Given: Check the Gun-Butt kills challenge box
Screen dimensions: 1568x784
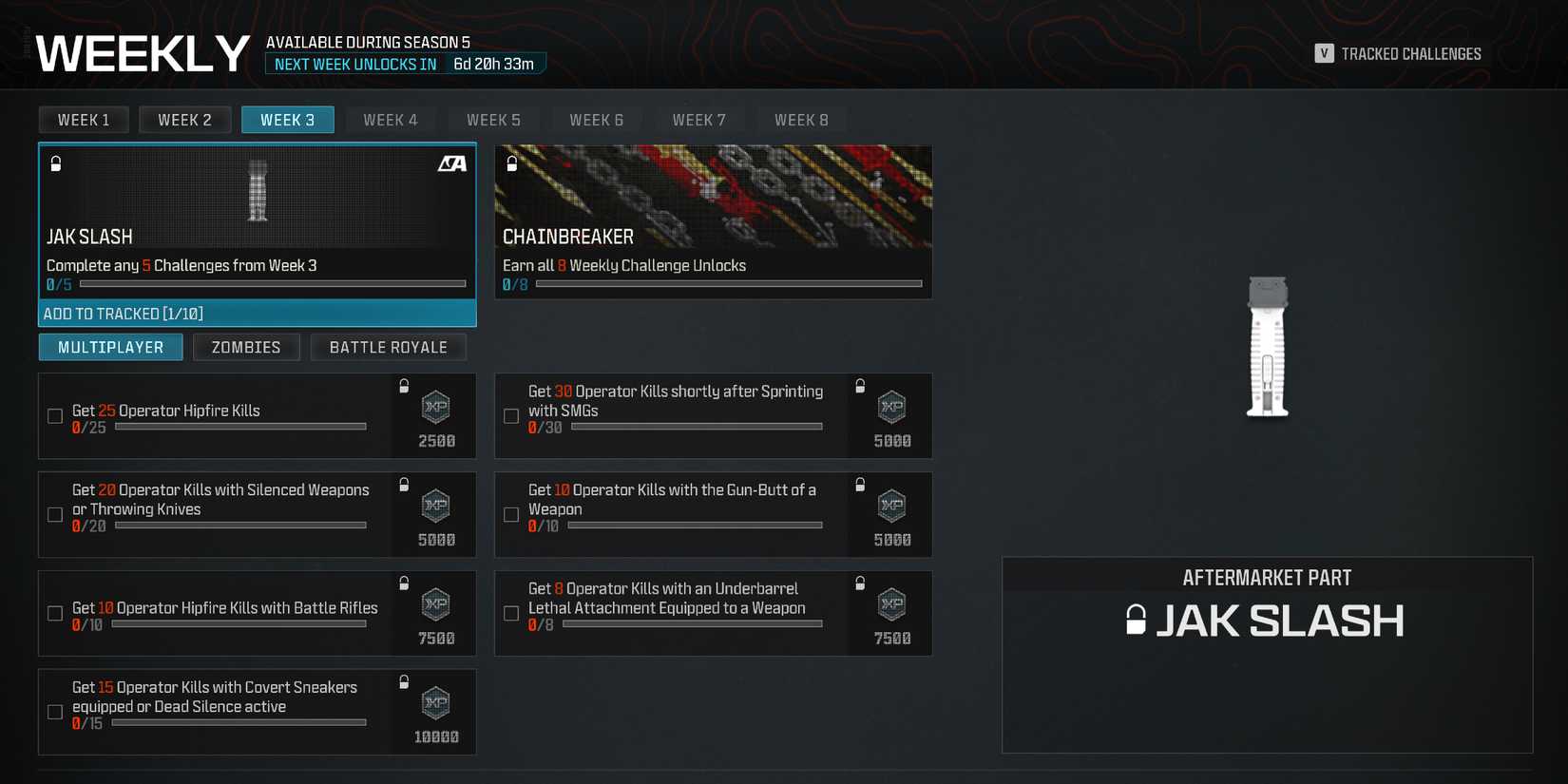Looking at the screenshot, I should [510, 514].
